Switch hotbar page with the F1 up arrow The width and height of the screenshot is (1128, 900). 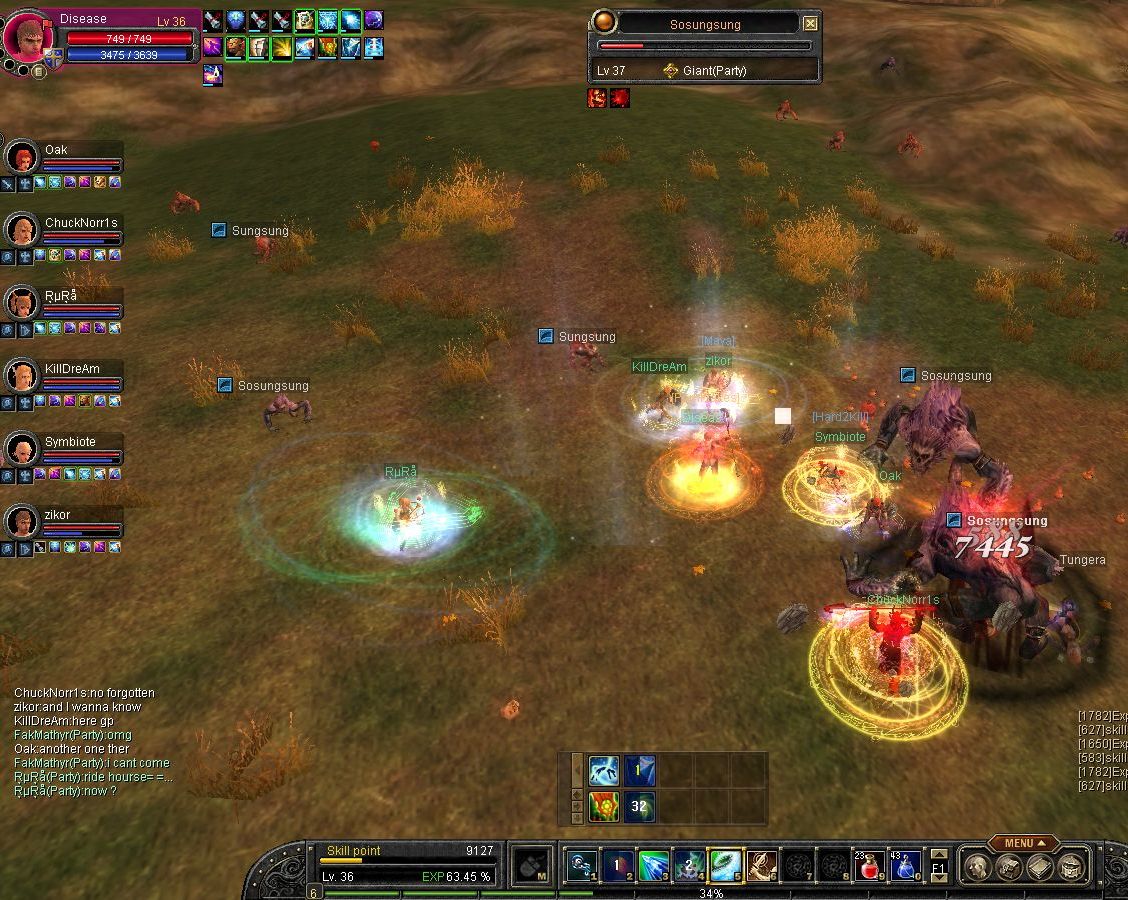click(x=938, y=855)
